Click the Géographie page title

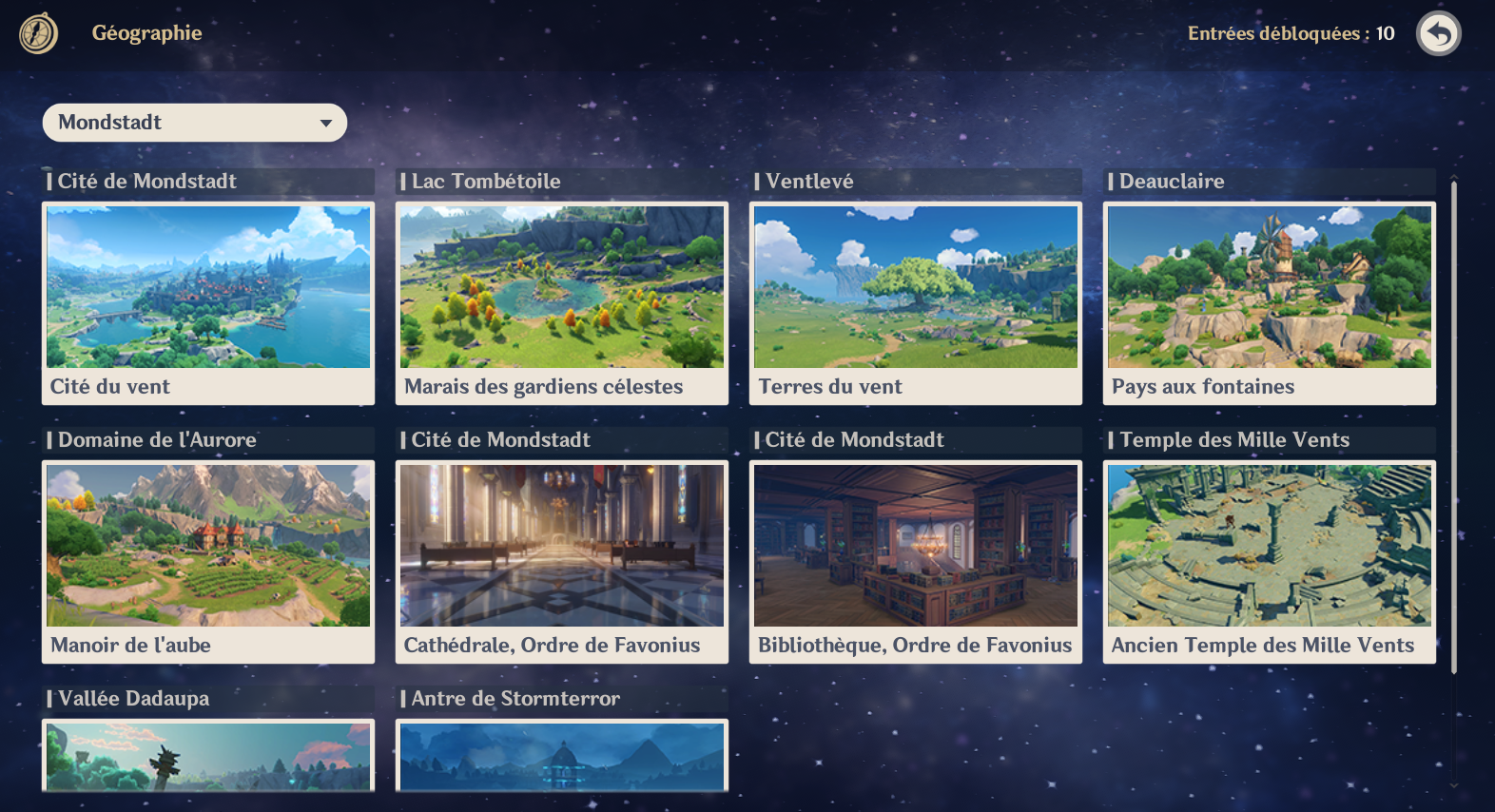point(147,32)
